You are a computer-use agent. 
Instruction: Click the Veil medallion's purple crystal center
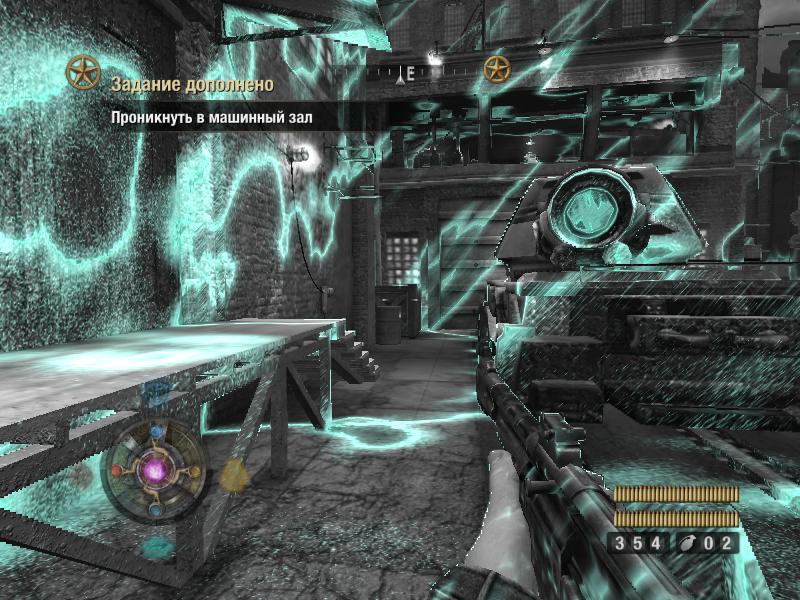tap(156, 469)
